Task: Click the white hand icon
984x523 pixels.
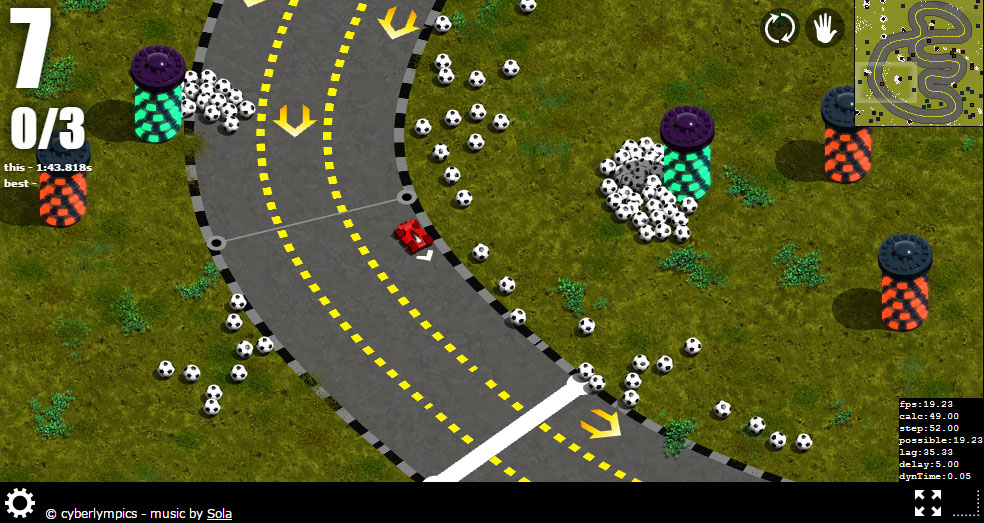Action: pyautogui.click(x=825, y=28)
